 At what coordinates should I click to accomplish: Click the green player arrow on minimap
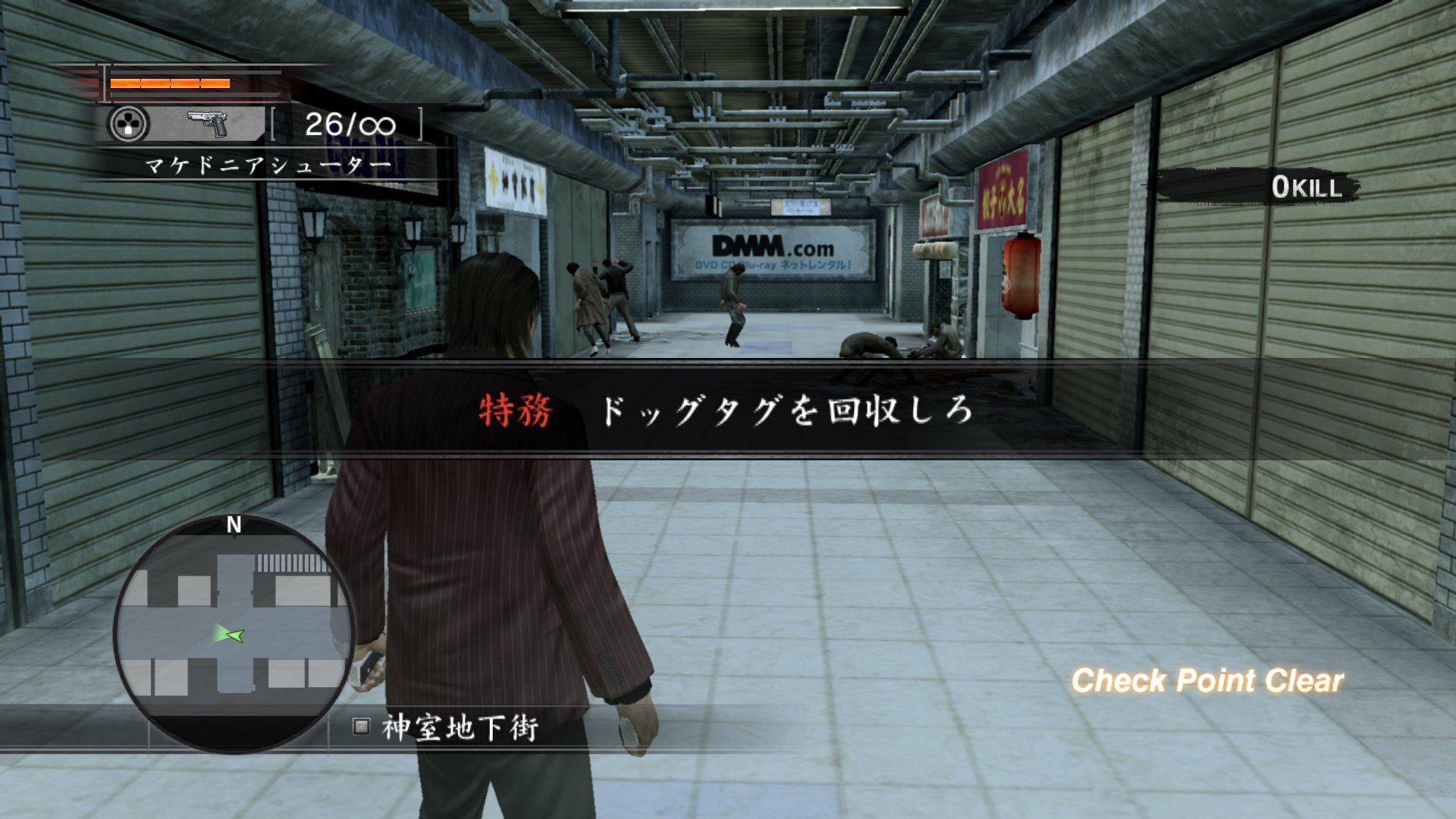228,634
